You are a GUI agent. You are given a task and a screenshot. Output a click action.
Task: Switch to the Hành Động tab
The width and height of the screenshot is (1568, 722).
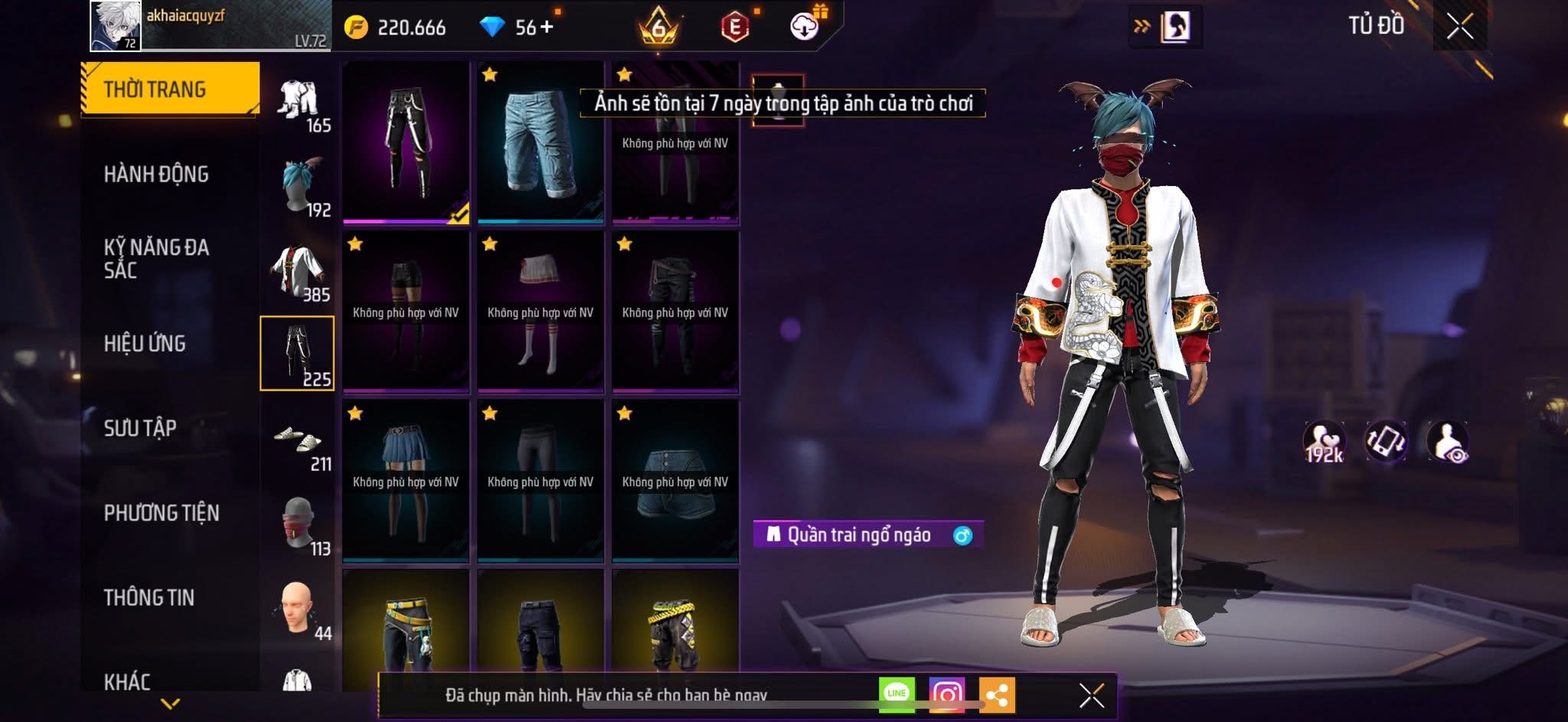point(156,175)
